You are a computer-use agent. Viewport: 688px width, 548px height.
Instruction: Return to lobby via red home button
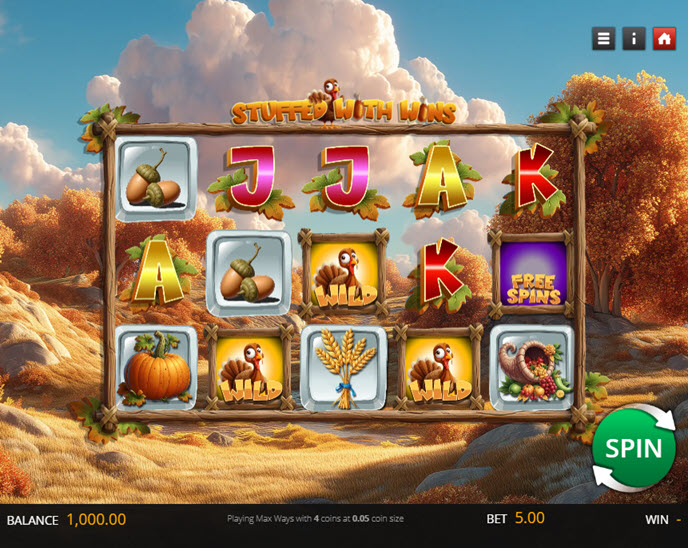pyautogui.click(x=664, y=39)
